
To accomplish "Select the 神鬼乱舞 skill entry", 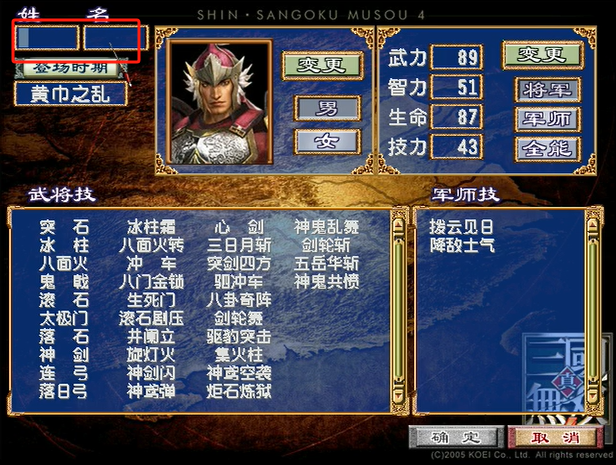I will click(326, 227).
